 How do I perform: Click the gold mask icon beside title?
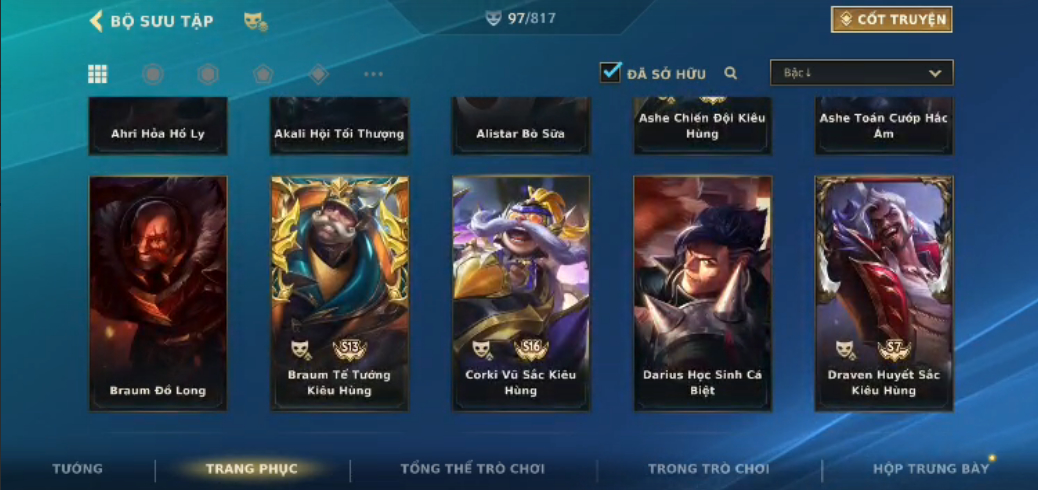(255, 21)
